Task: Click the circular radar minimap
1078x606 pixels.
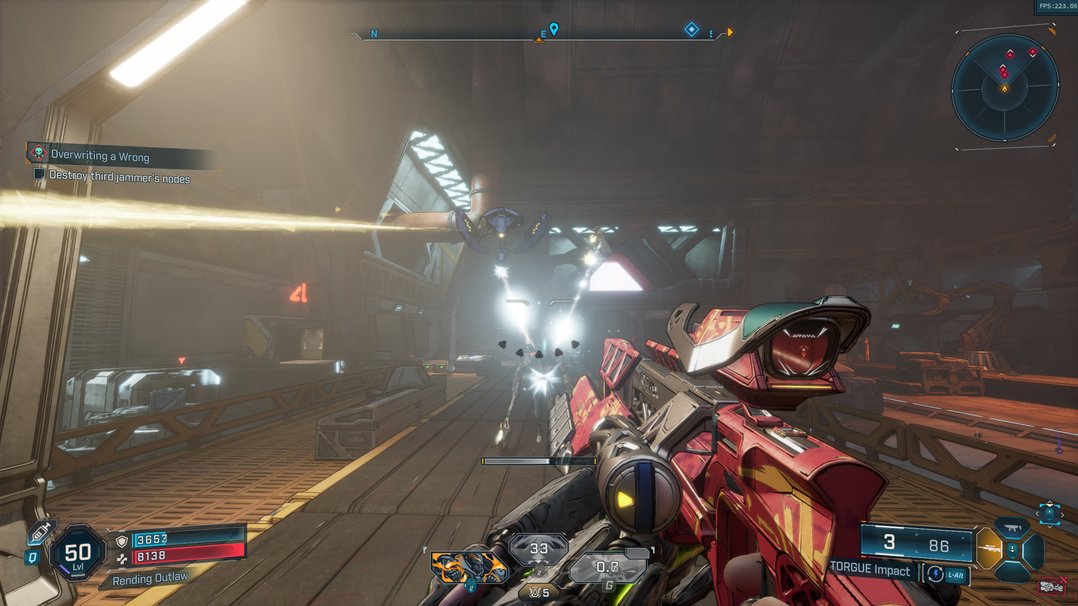Action: 1004,87
